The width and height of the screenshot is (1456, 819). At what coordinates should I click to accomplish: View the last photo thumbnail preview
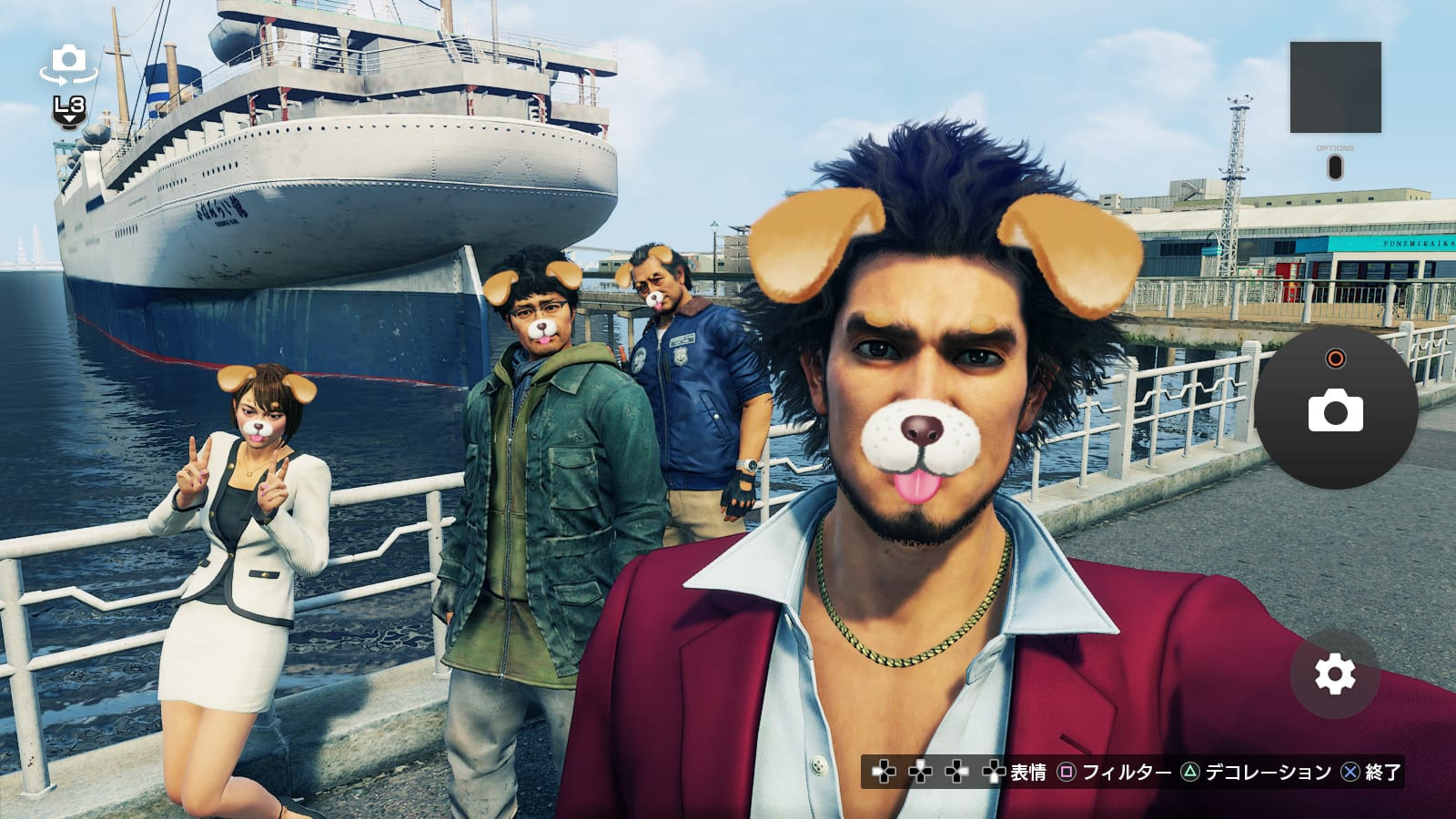point(1335,87)
